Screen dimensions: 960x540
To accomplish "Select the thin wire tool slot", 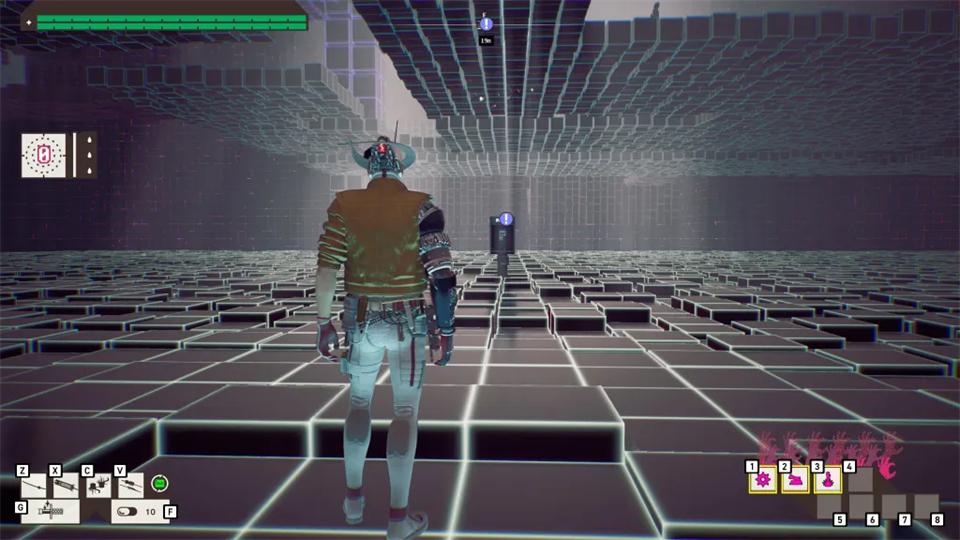I will click(33, 487).
